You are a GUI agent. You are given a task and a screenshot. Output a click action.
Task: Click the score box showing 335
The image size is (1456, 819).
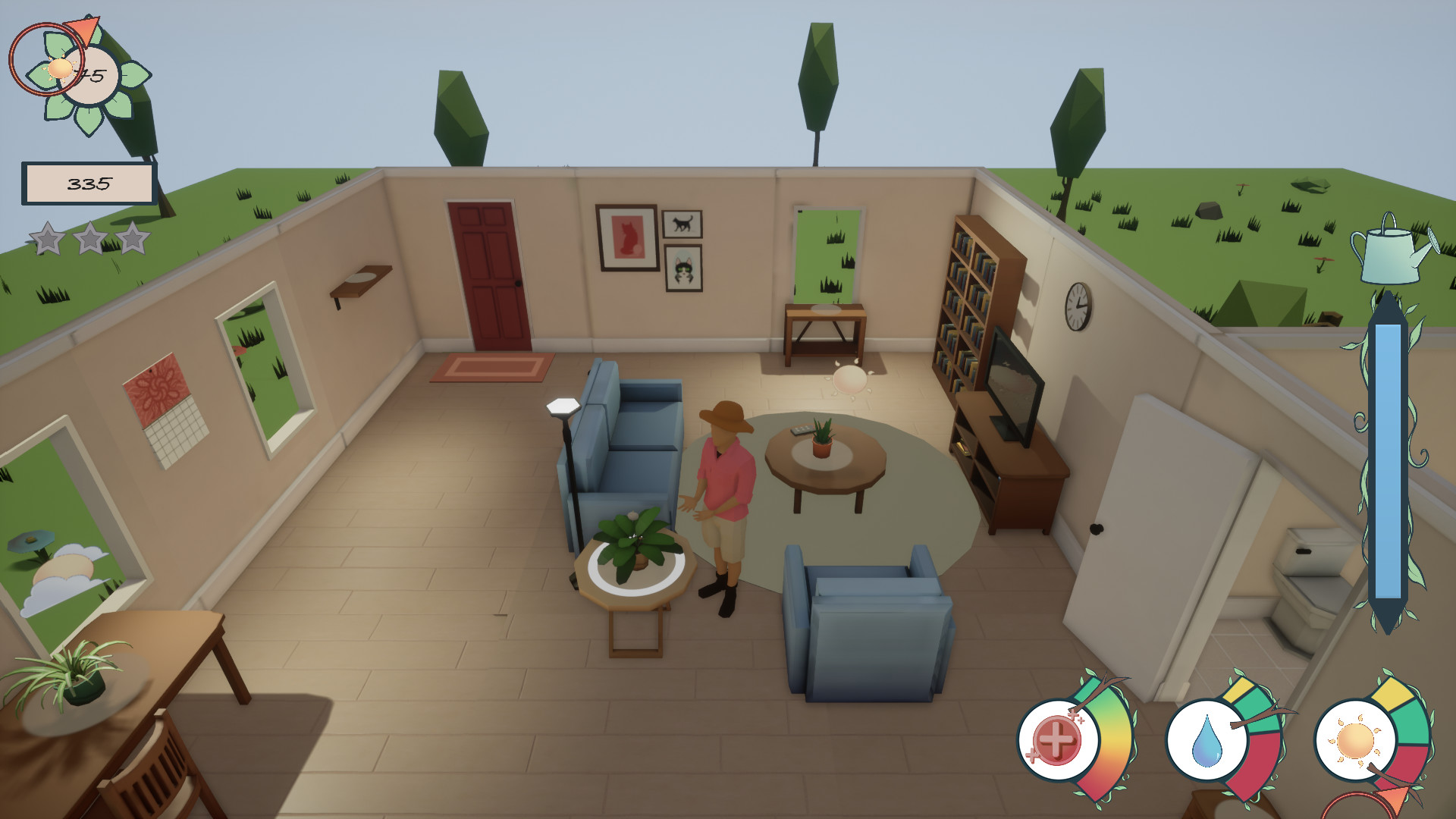[x=89, y=182]
